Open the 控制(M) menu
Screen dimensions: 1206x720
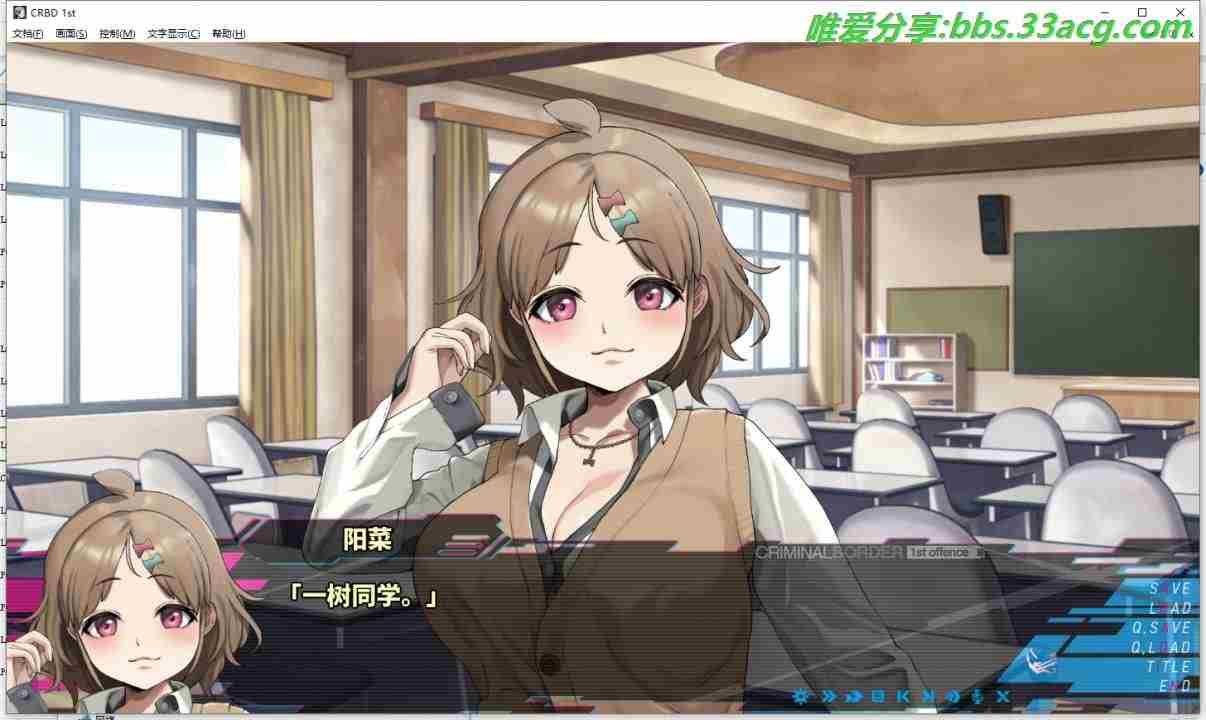click(x=117, y=33)
